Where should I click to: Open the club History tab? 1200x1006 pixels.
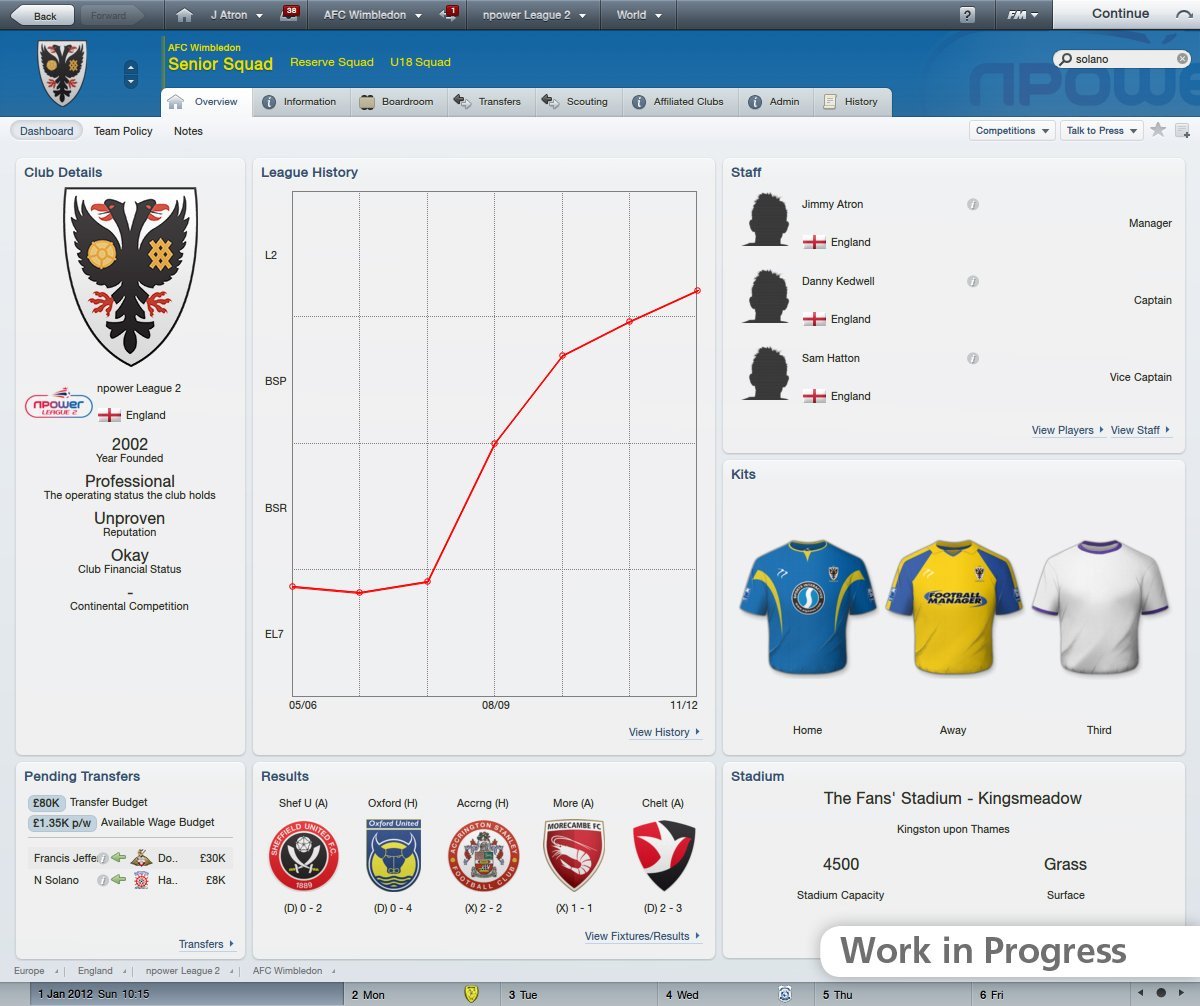(850, 102)
